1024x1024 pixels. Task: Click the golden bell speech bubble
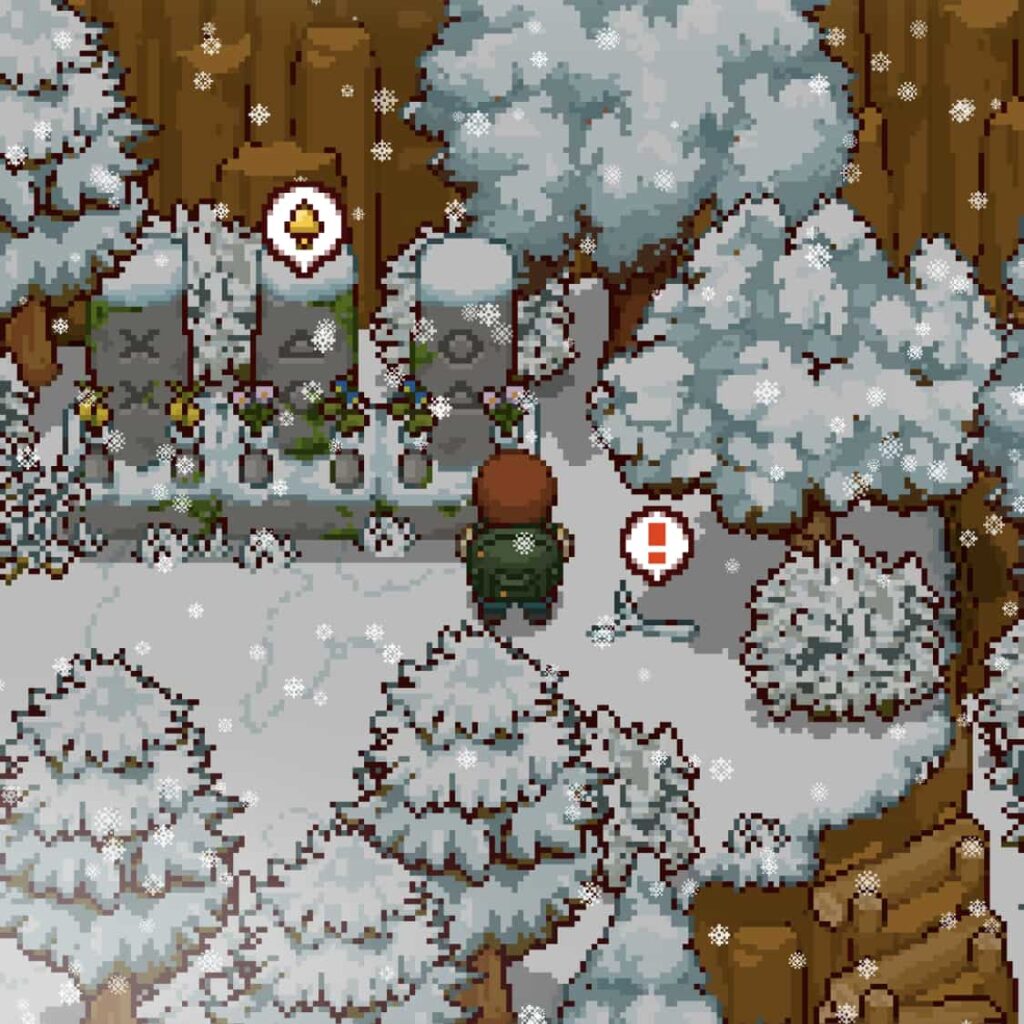pyautogui.click(x=303, y=225)
